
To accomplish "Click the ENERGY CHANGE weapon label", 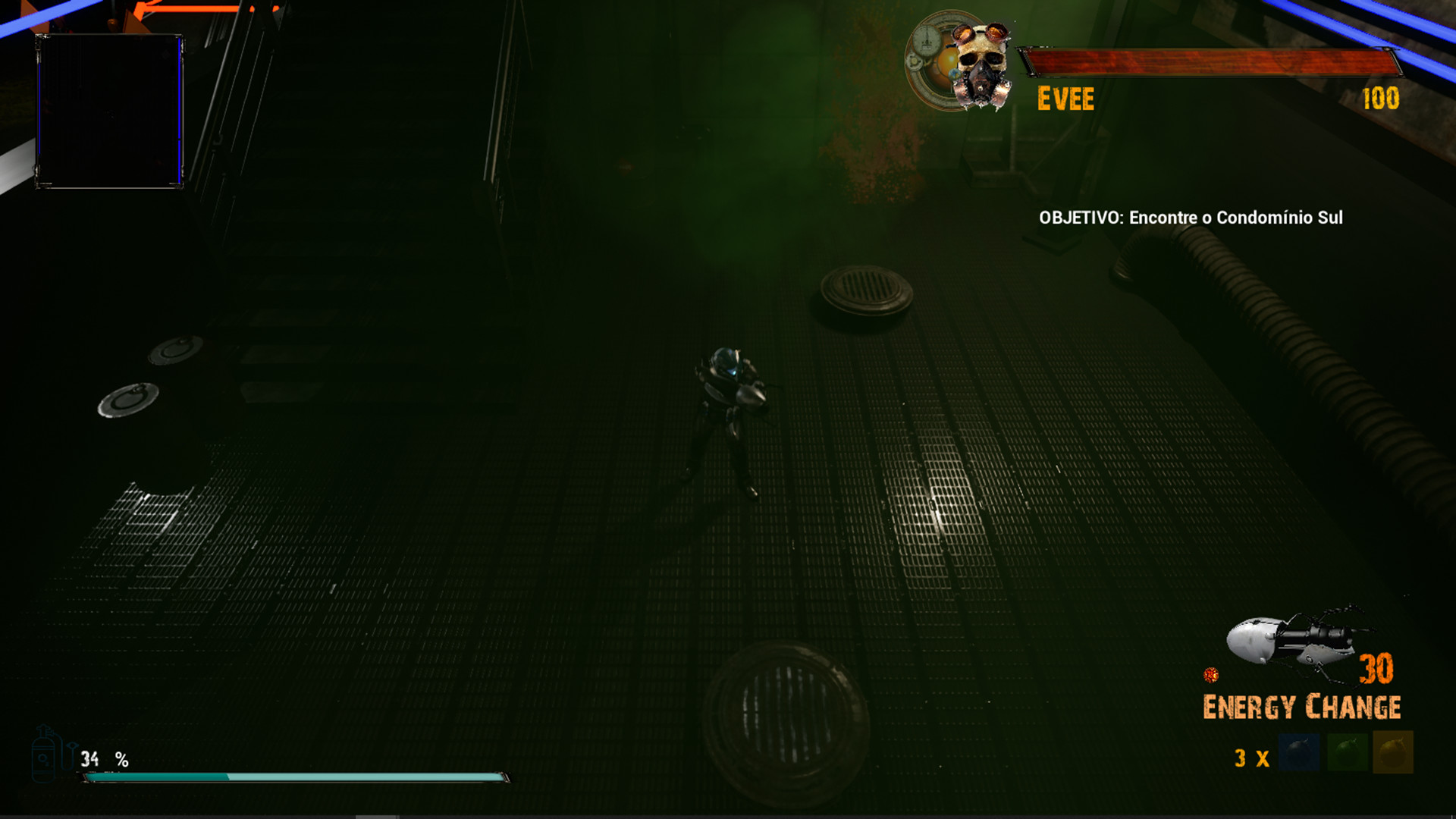I will pos(1302,706).
